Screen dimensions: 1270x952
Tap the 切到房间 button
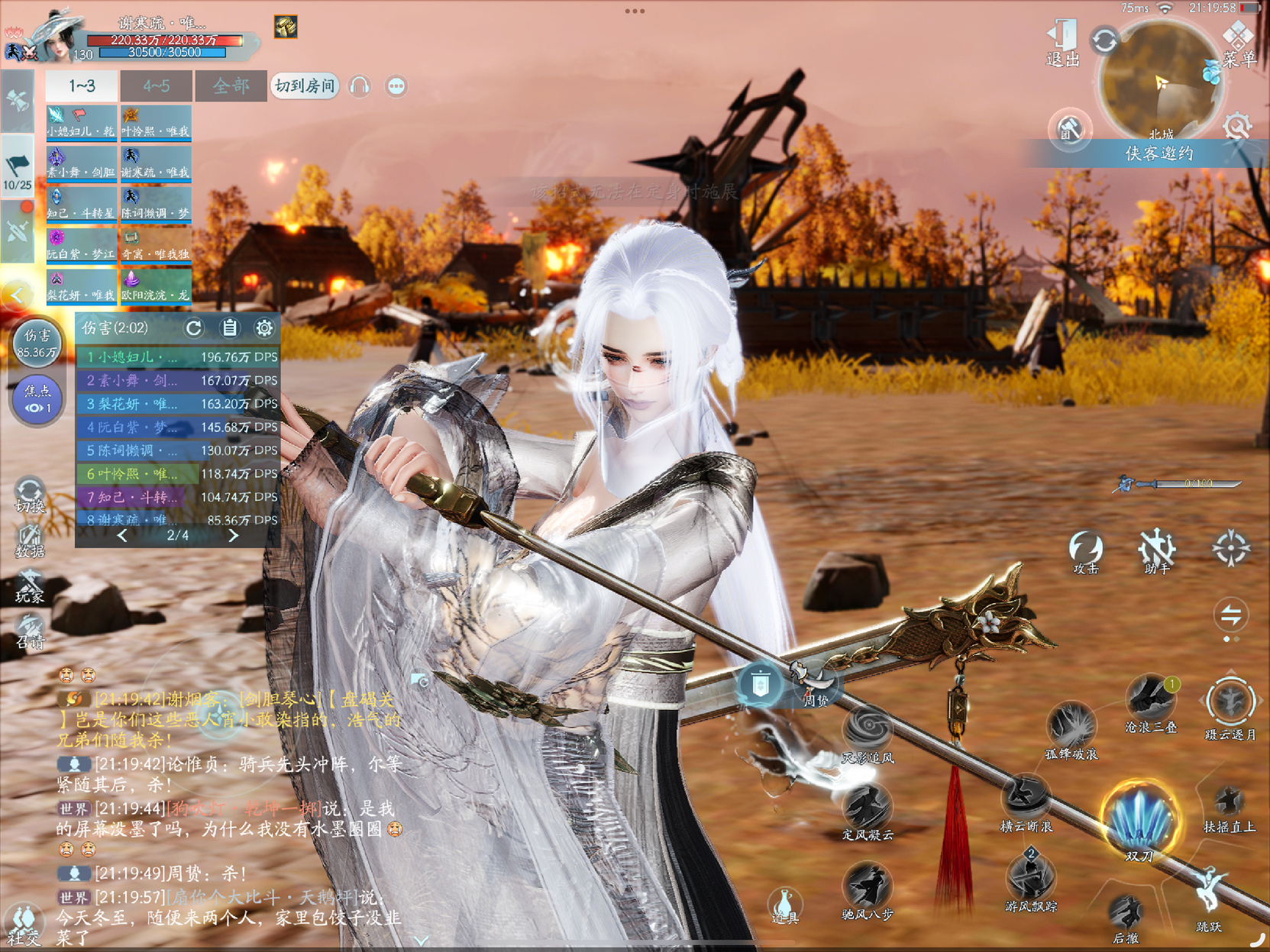point(305,86)
